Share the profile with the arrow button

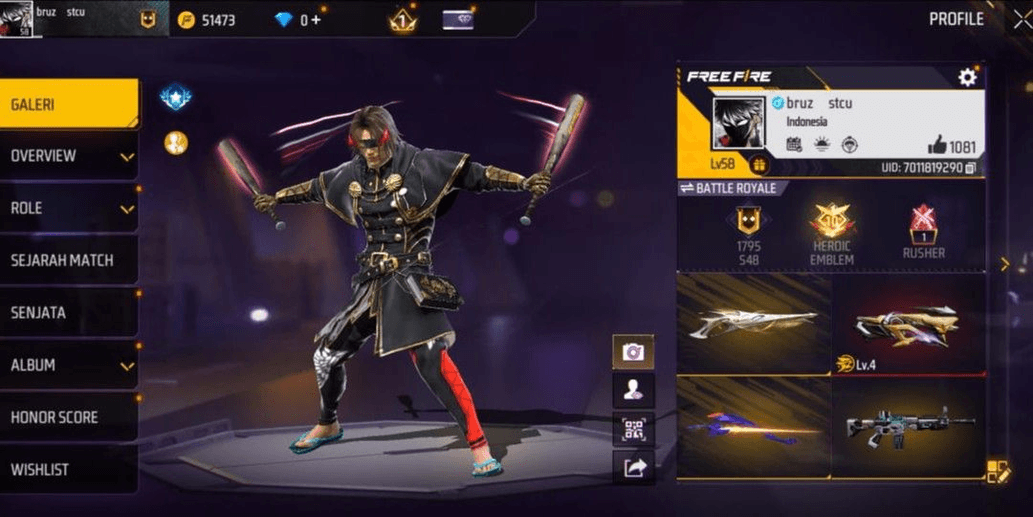(633, 467)
